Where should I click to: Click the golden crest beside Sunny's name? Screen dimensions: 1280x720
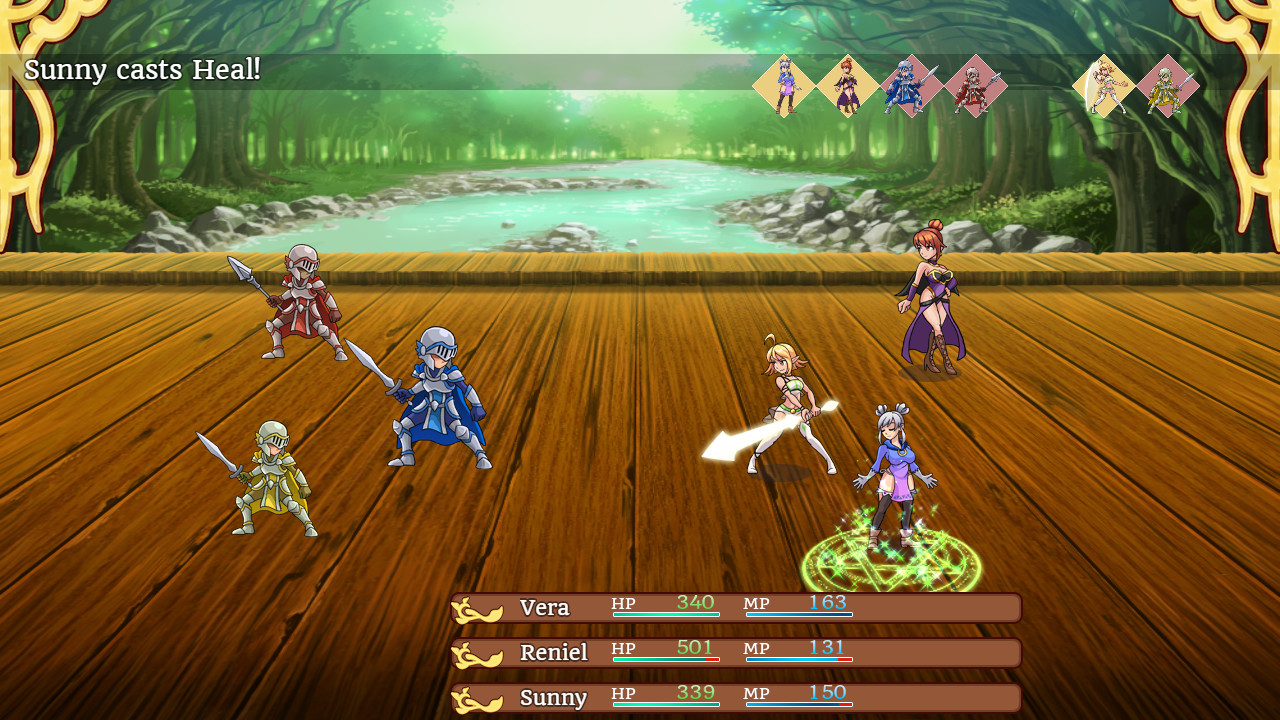(477, 696)
